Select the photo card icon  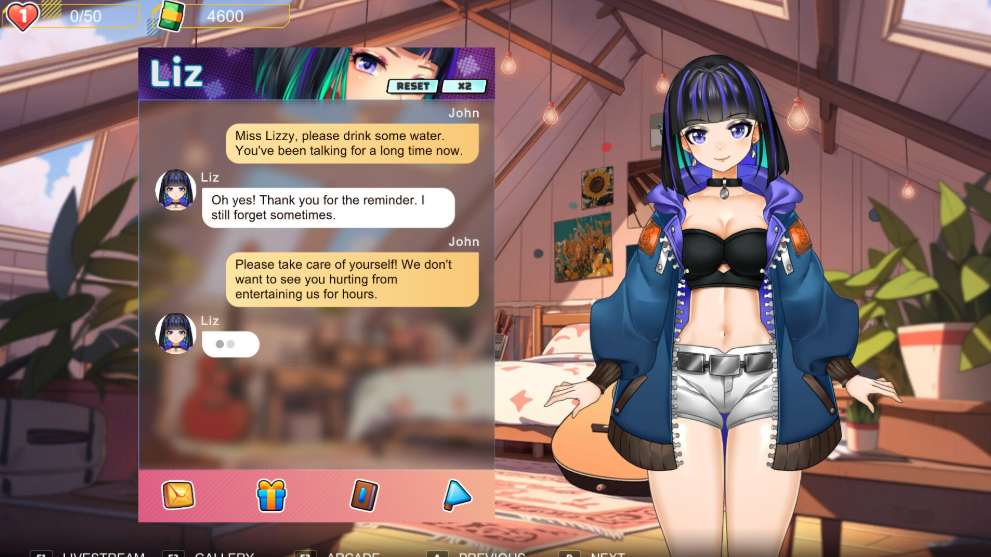364,494
